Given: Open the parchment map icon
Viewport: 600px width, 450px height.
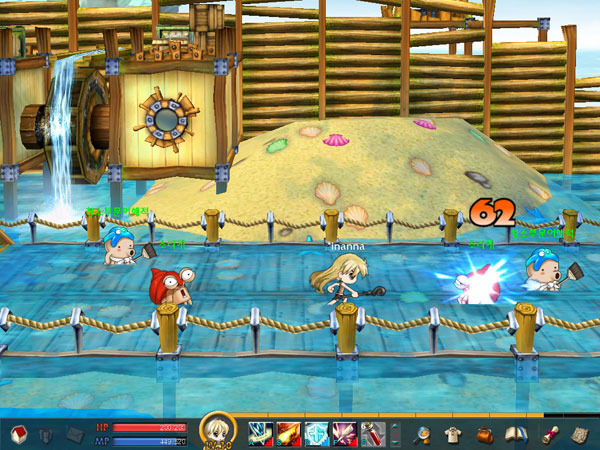Looking at the screenshot, I should pos(580,433).
